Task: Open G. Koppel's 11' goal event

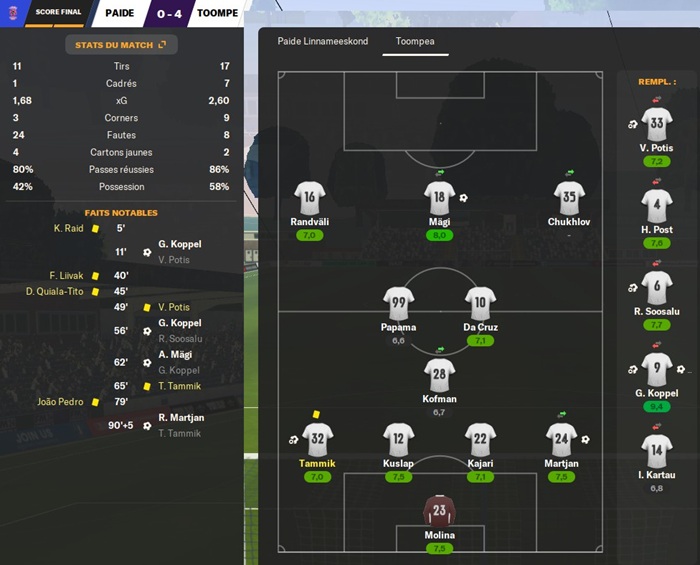Action: (179, 244)
